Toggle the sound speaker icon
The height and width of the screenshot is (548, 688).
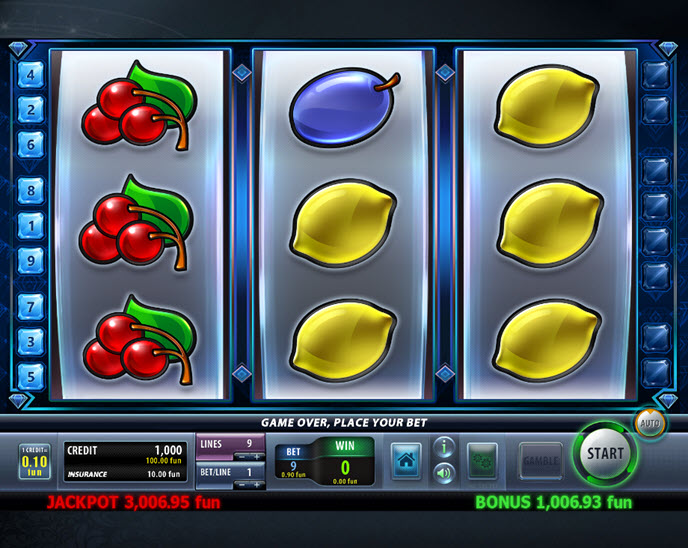tap(445, 473)
